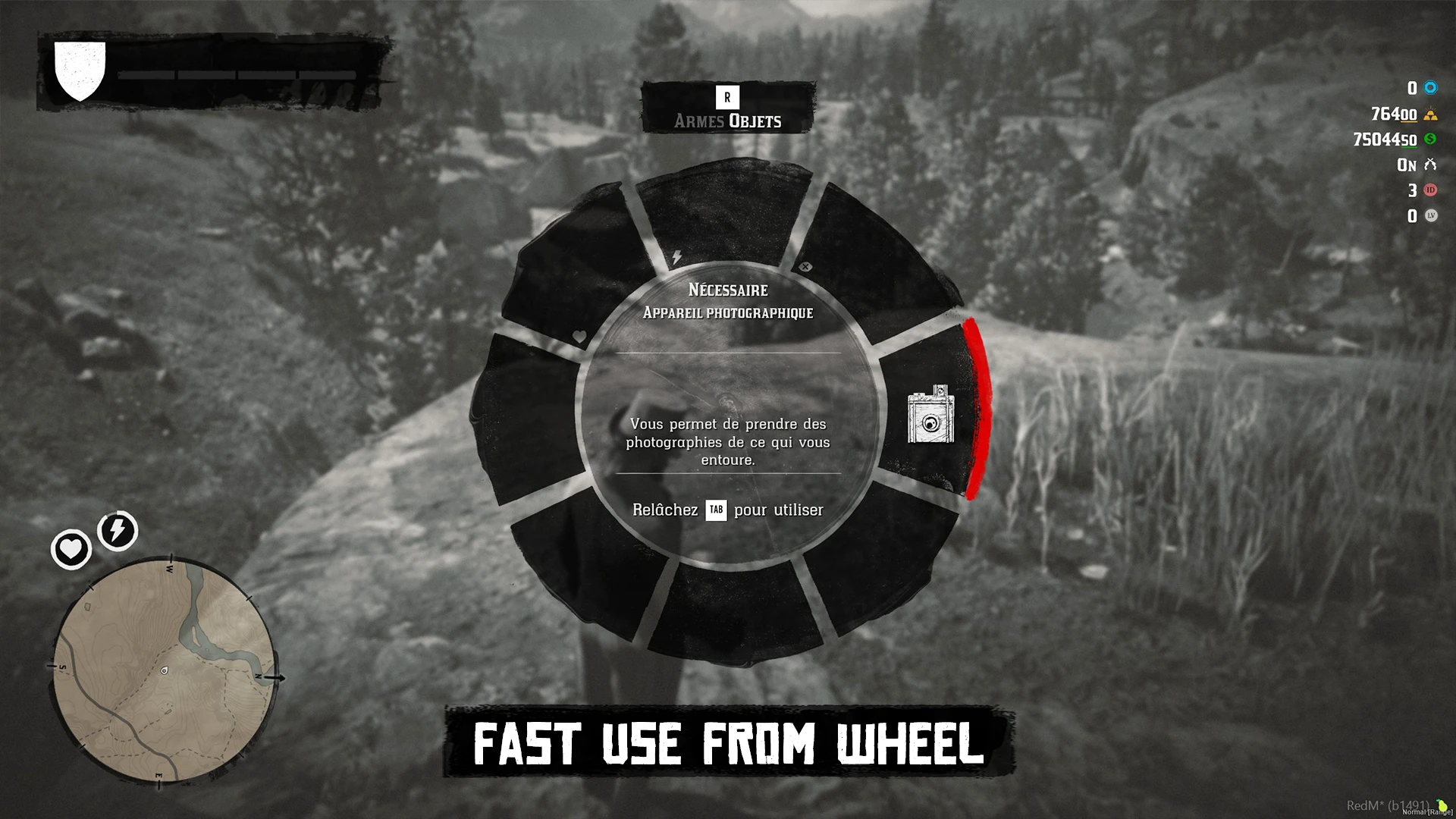Expand the Nécessaire item details panel
1456x819 pixels.
(x=727, y=290)
